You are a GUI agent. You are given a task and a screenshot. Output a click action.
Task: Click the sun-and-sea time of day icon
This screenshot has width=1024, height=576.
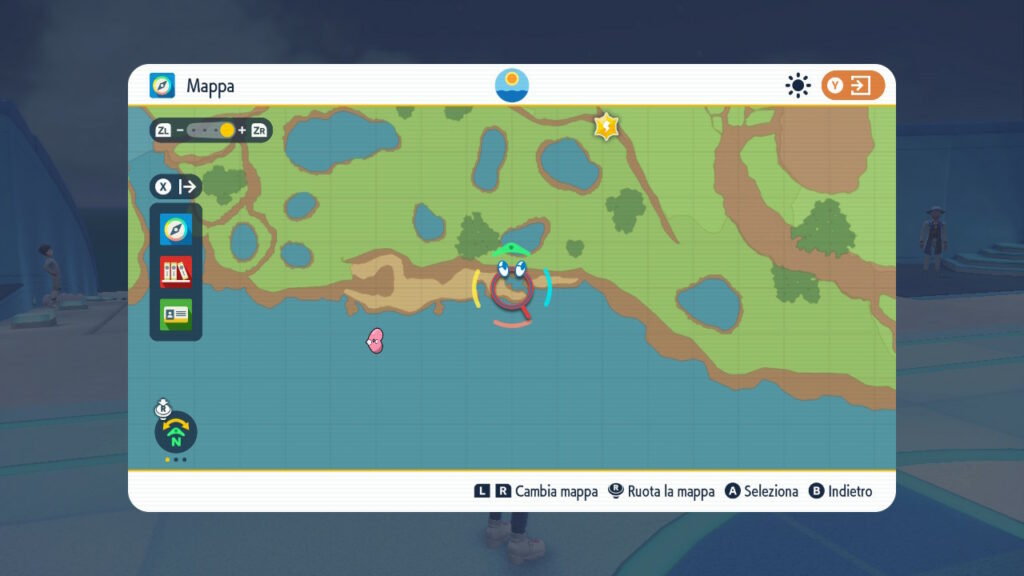[512, 85]
